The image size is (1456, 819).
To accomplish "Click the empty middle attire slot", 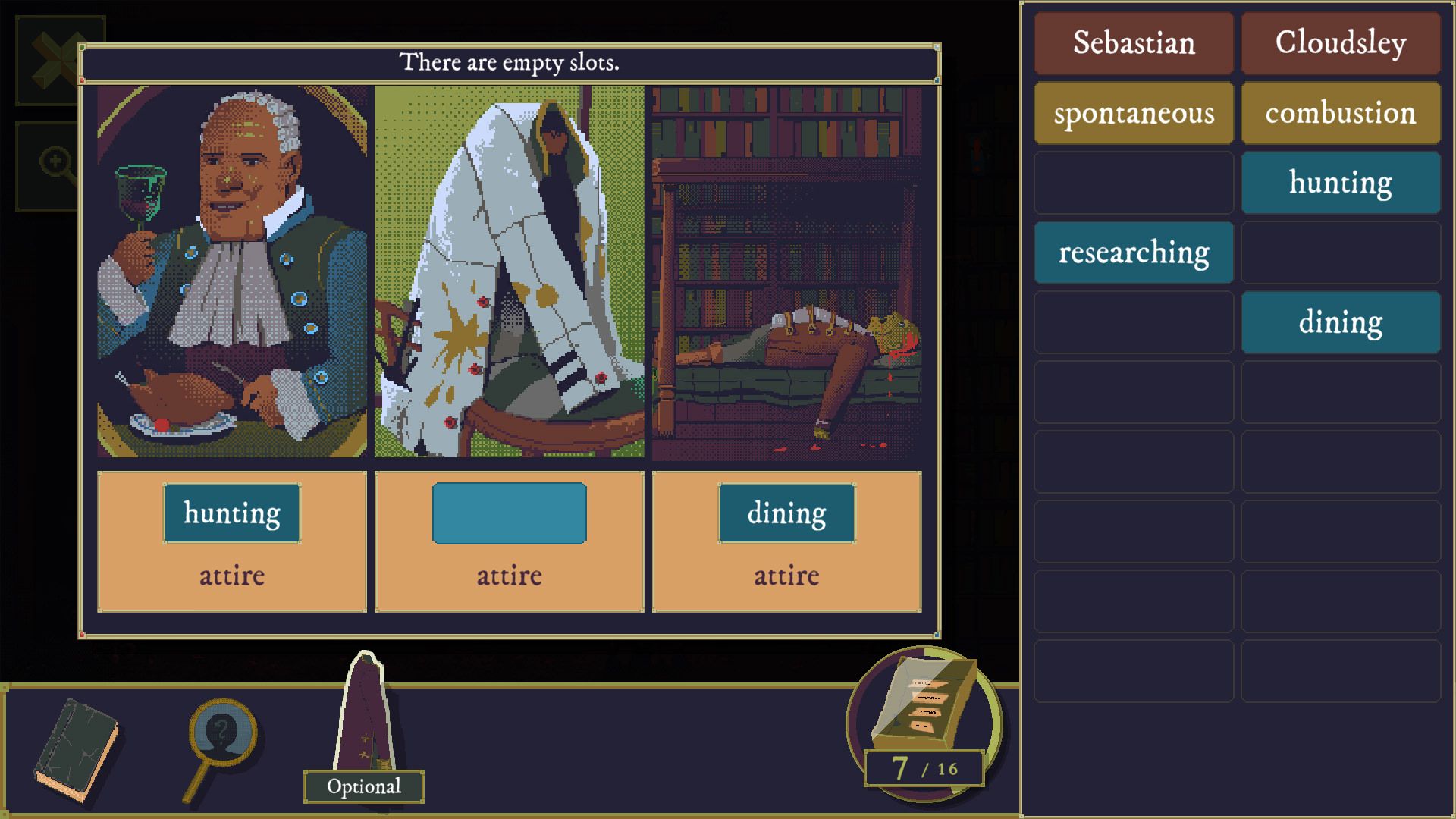I will (508, 513).
